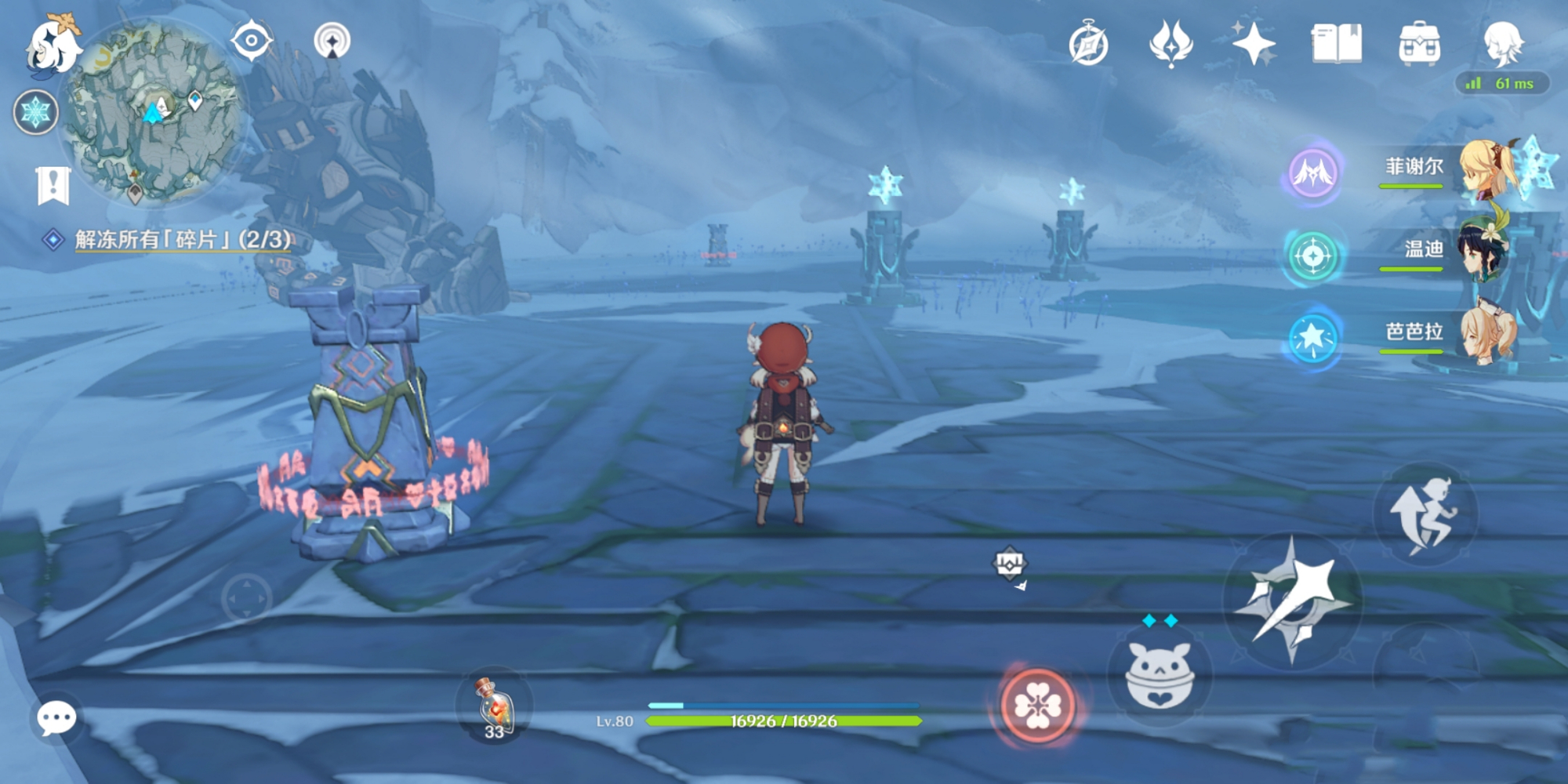Viewport: 1568px width, 784px height.
Task: Switch to party member 菲谢尔
Action: 1486,167
